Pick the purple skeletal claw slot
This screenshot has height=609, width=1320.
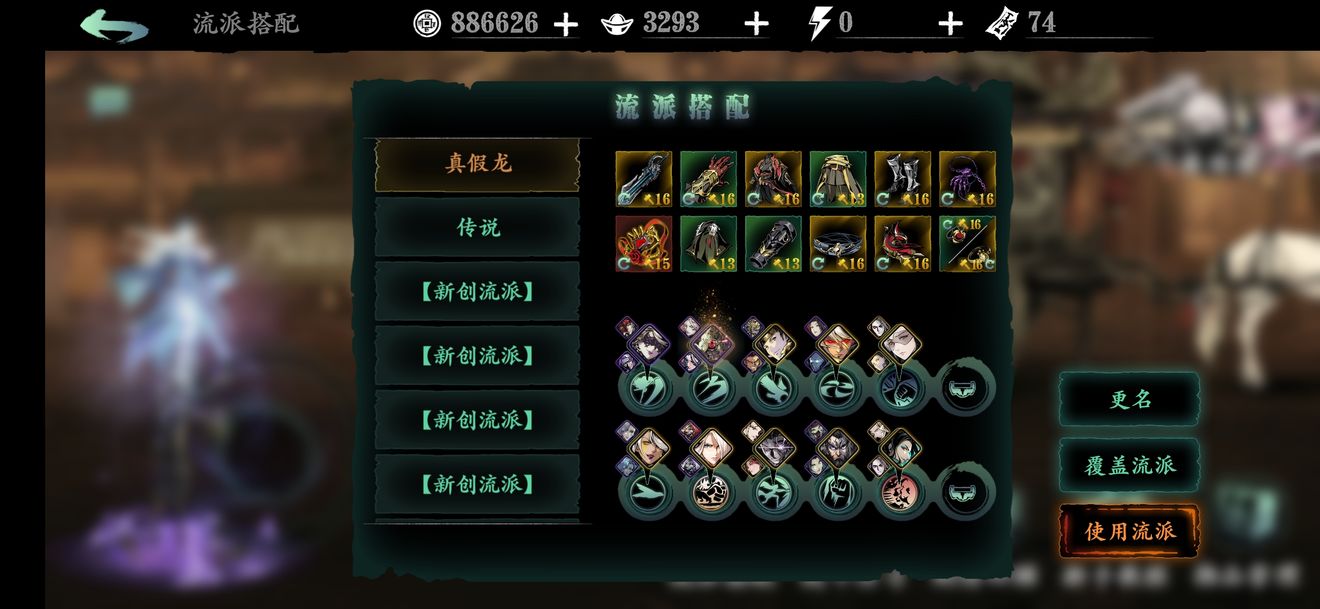pyautogui.click(x=967, y=179)
